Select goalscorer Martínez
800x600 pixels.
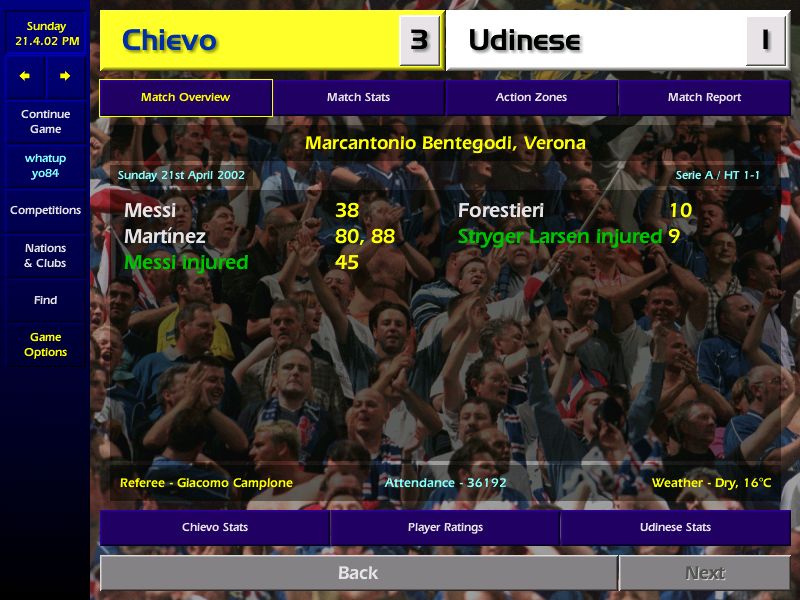tap(165, 237)
